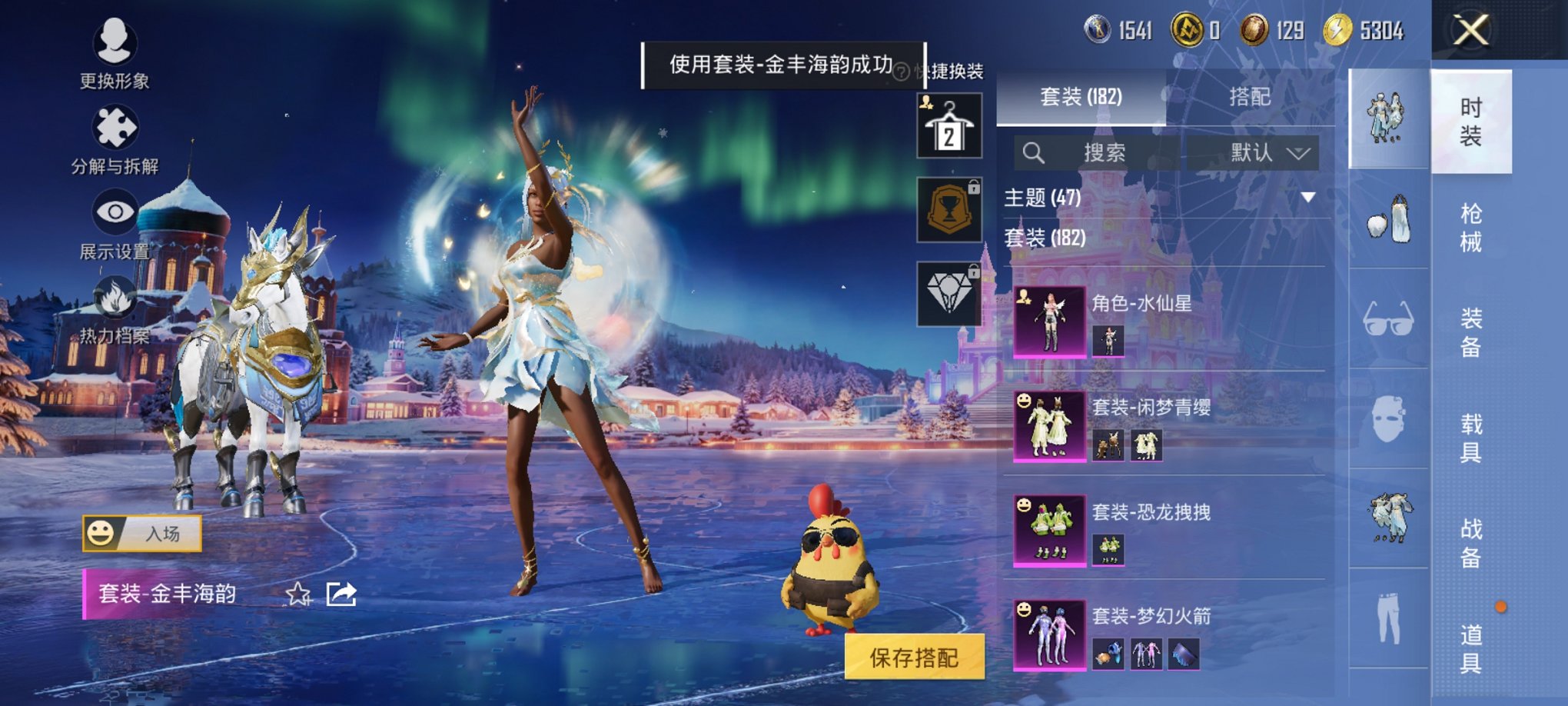Open the quick outfit hanger slot 2
This screenshot has width=1568, height=706.
[949, 125]
